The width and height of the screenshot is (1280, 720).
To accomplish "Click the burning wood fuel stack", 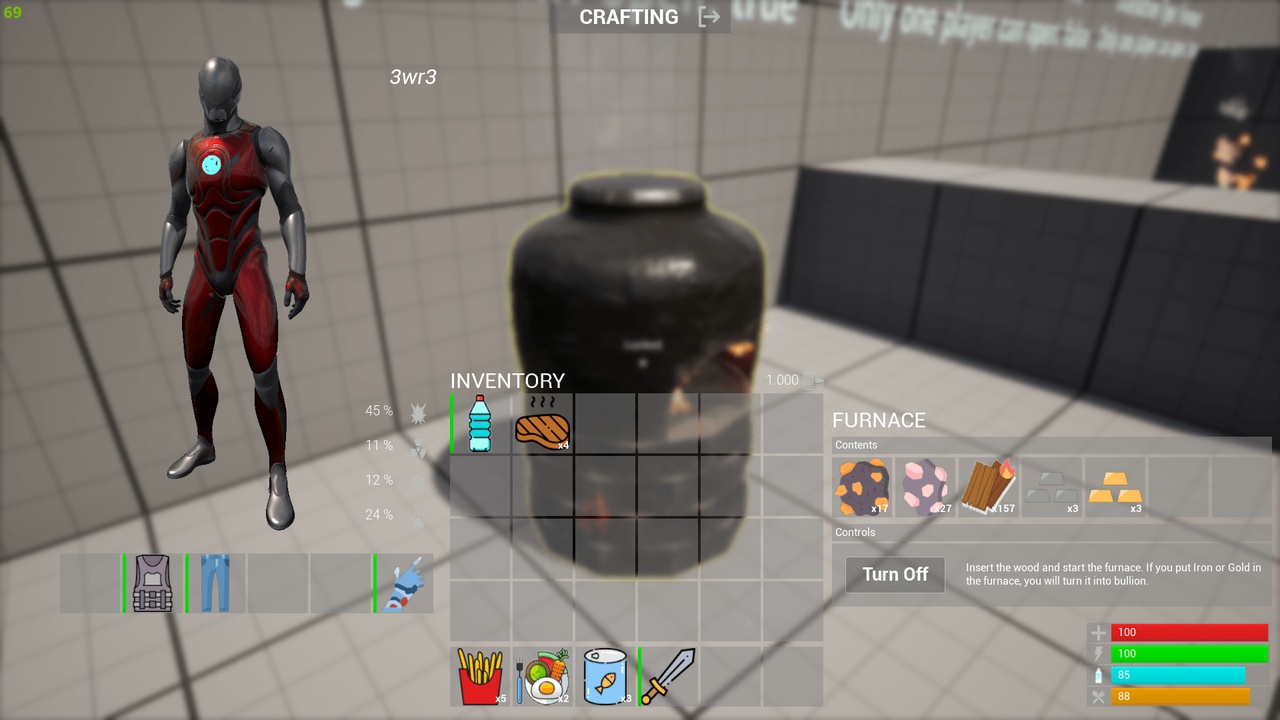I will point(989,487).
